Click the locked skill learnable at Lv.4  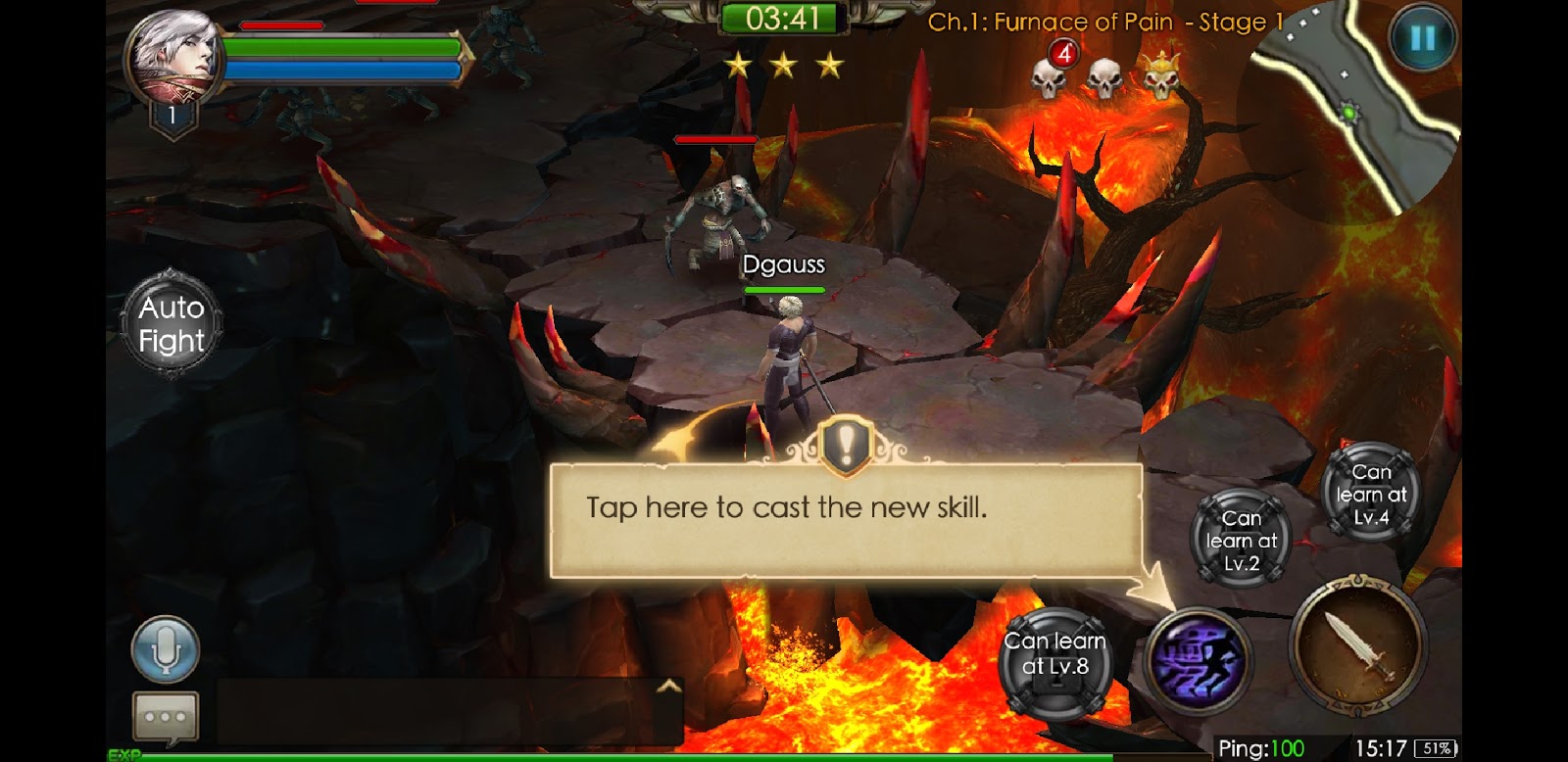(x=1368, y=495)
